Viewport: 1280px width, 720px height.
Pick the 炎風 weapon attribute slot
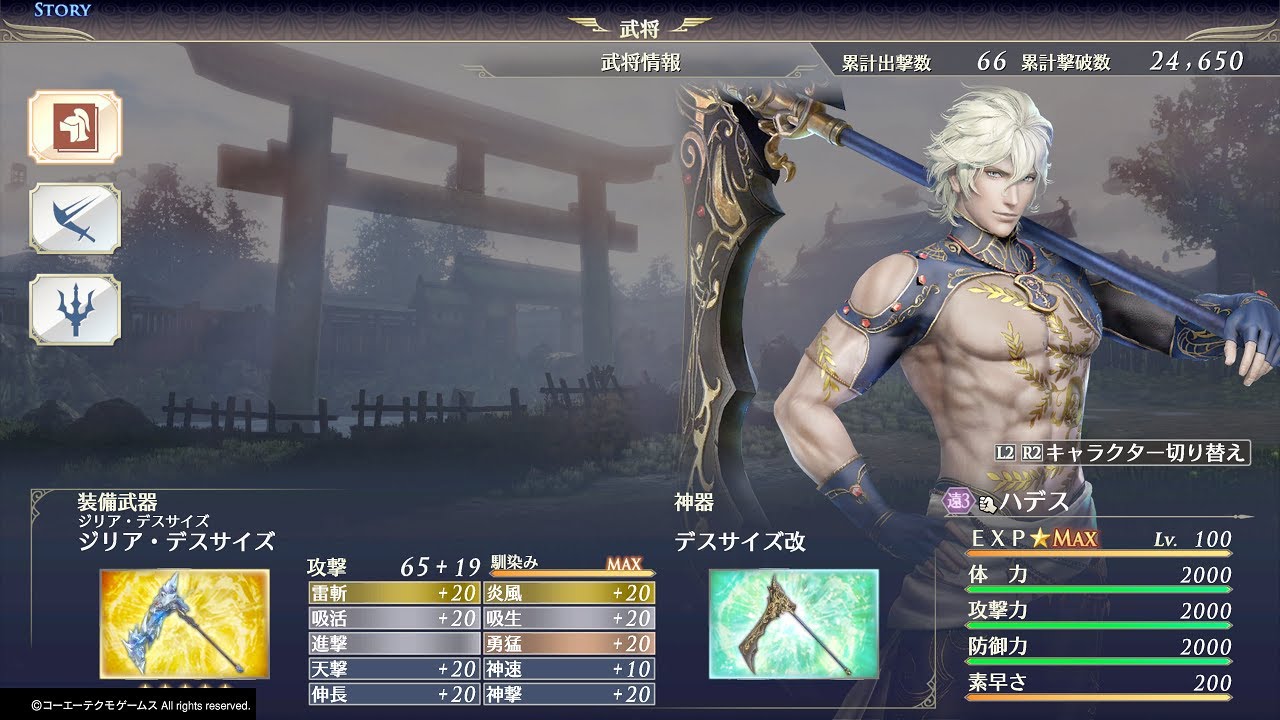[569, 593]
